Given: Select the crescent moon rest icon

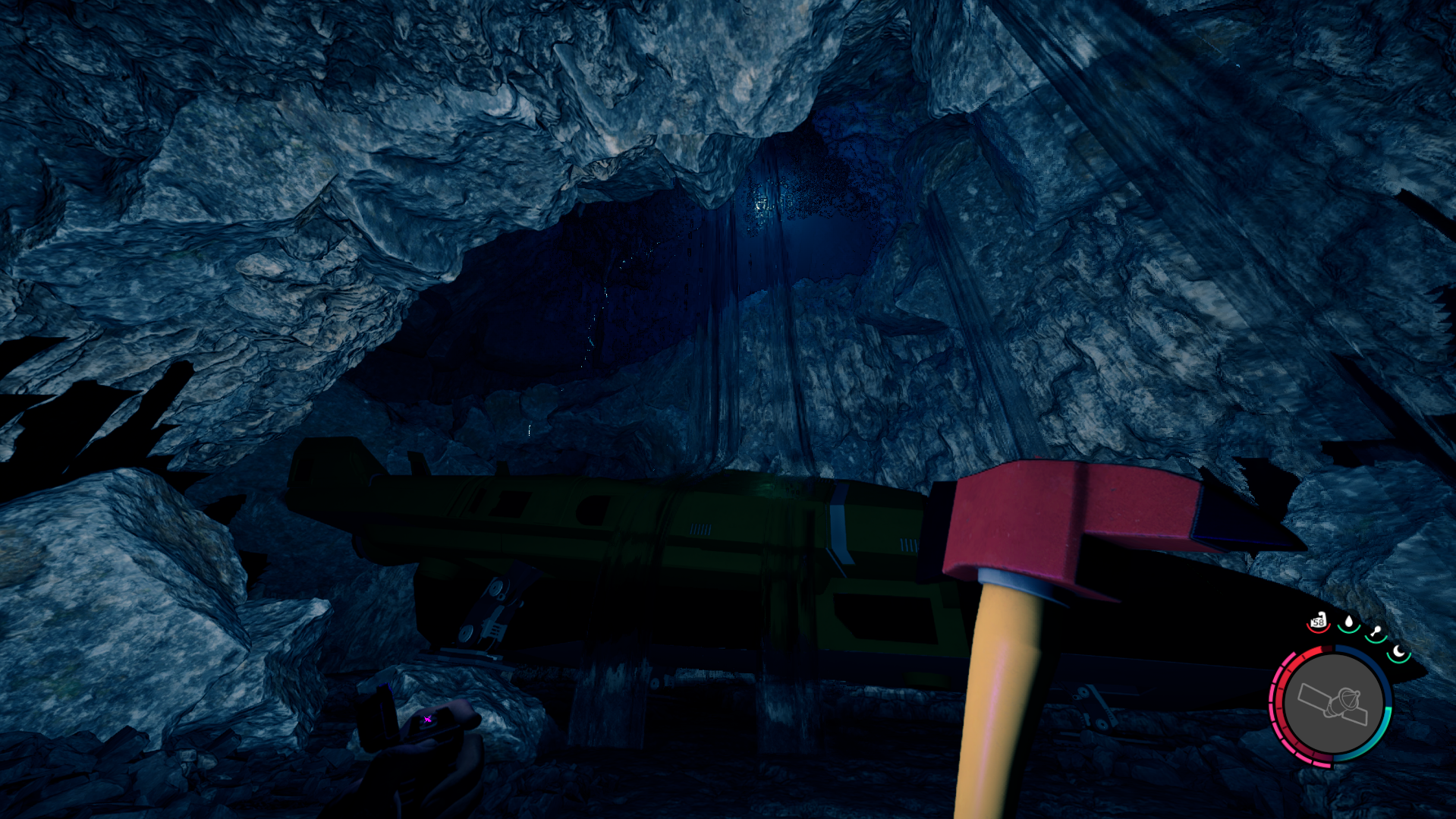Looking at the screenshot, I should [x=1398, y=652].
